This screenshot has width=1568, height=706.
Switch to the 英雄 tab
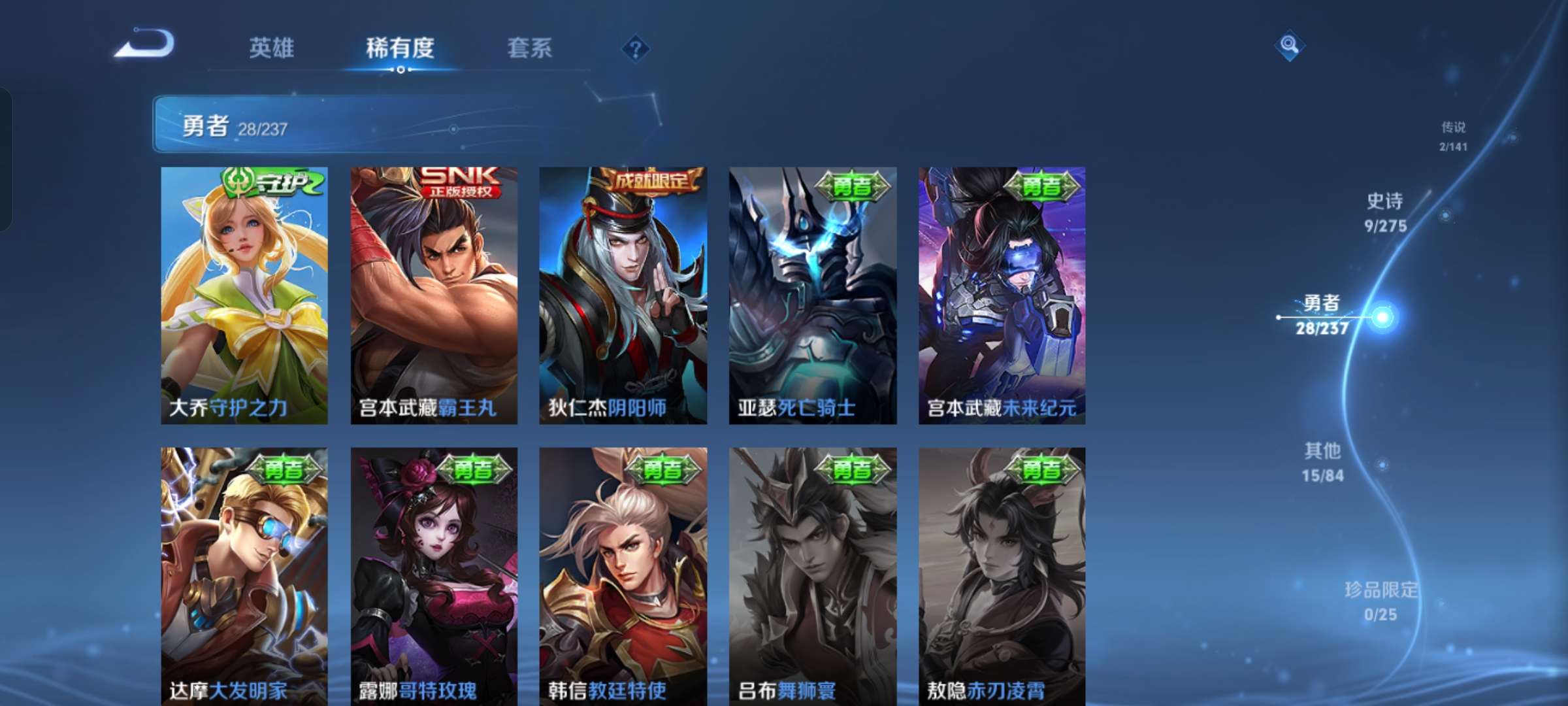click(272, 48)
